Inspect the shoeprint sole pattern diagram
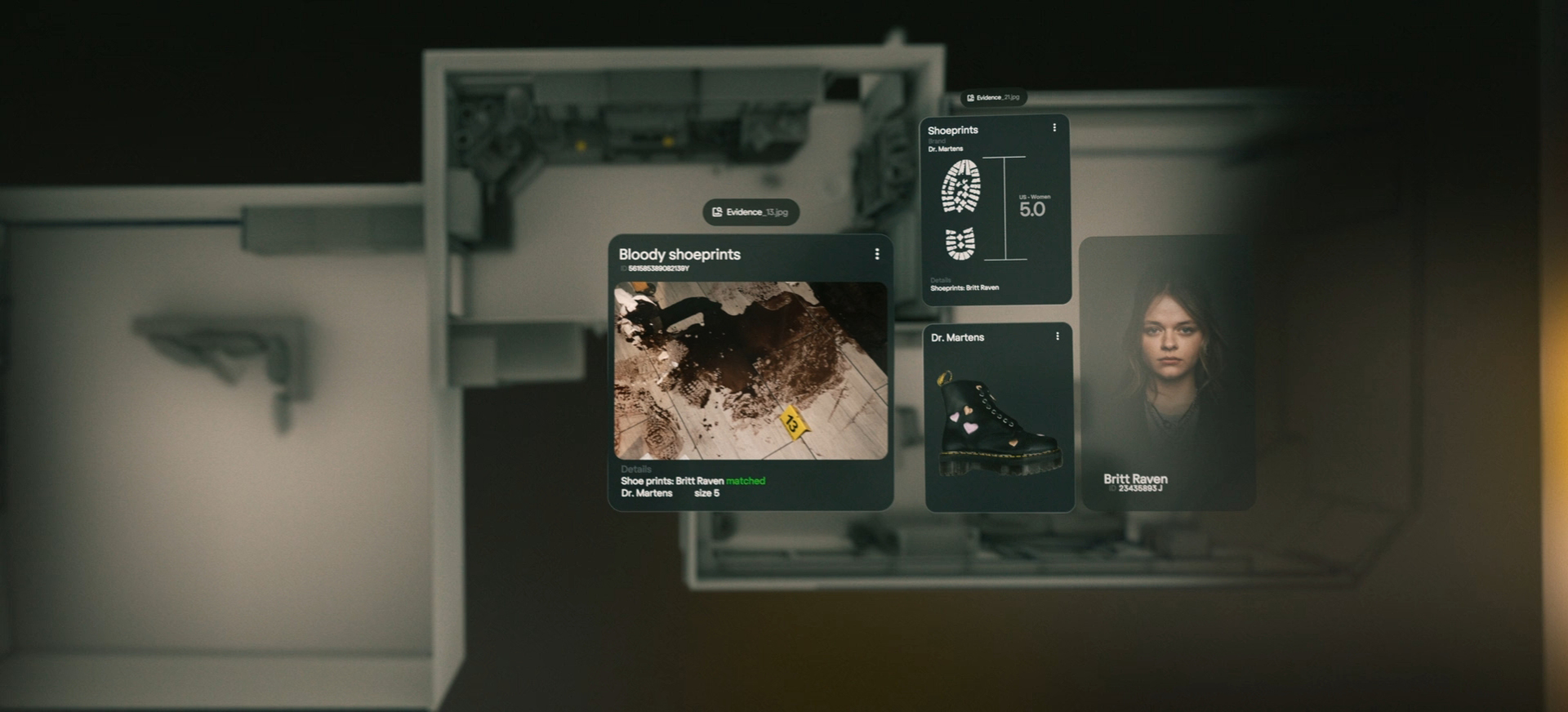The width and height of the screenshot is (1568, 712). pyautogui.click(x=961, y=209)
